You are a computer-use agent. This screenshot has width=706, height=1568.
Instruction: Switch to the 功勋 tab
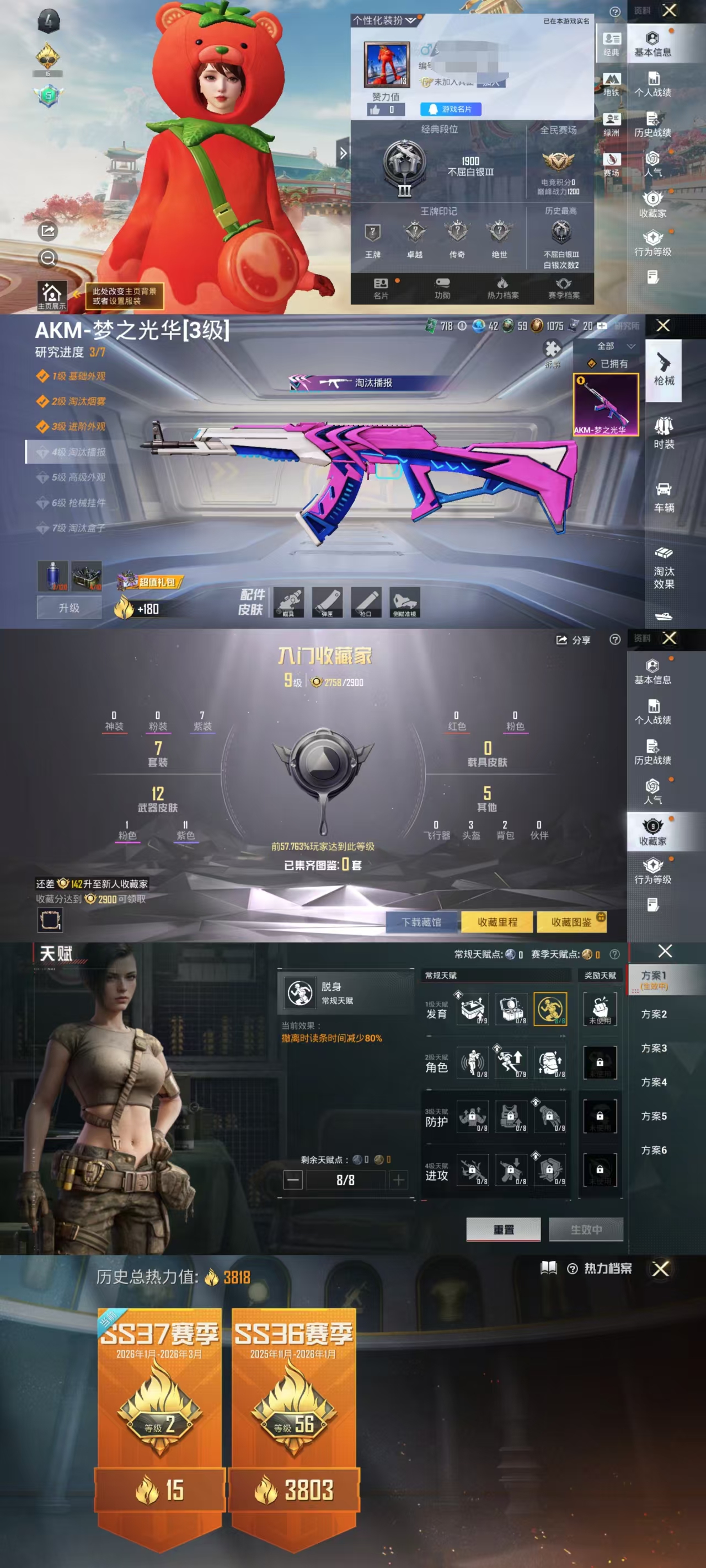coord(442,288)
